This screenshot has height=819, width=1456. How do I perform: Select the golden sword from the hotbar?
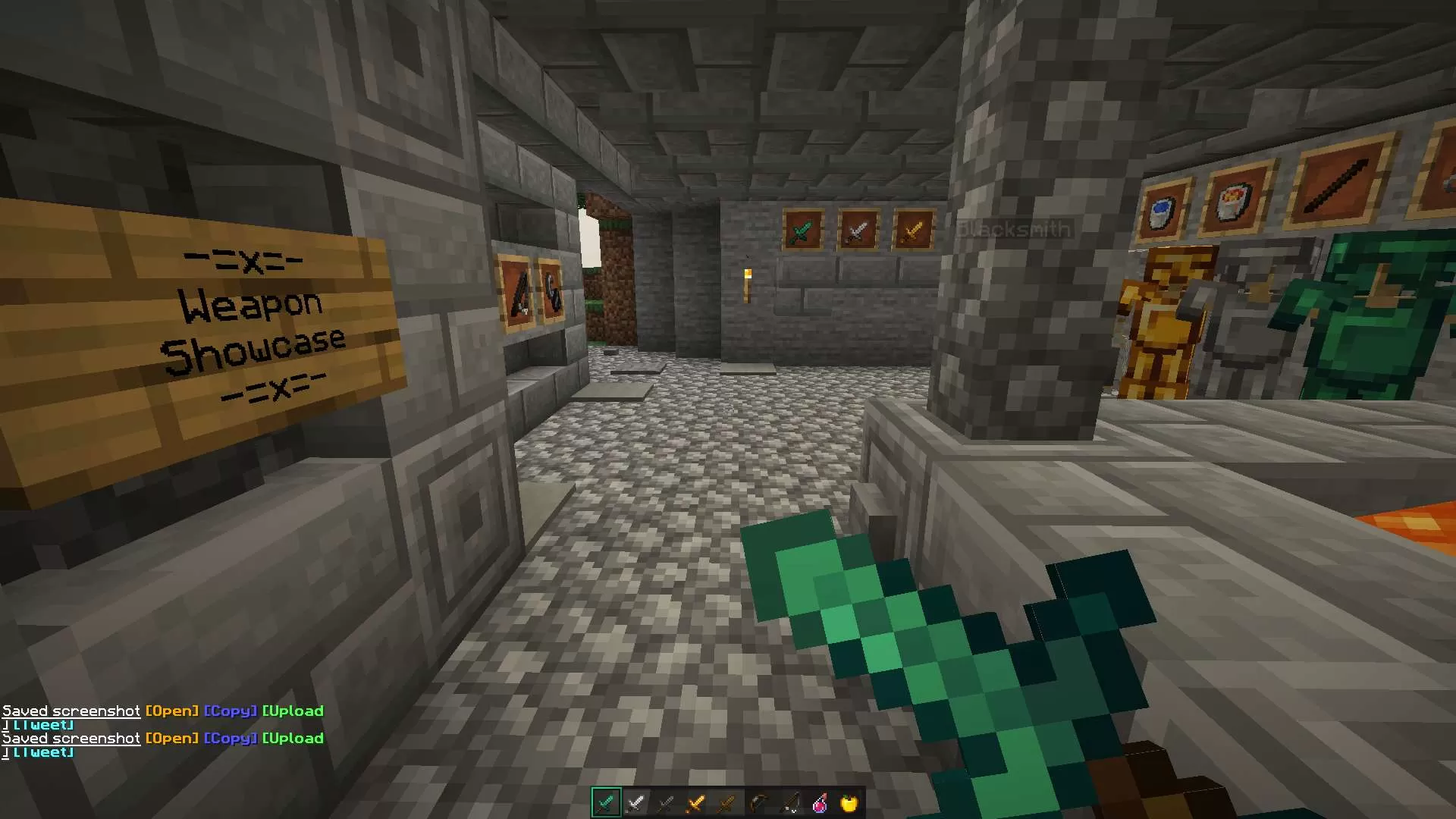(x=696, y=802)
